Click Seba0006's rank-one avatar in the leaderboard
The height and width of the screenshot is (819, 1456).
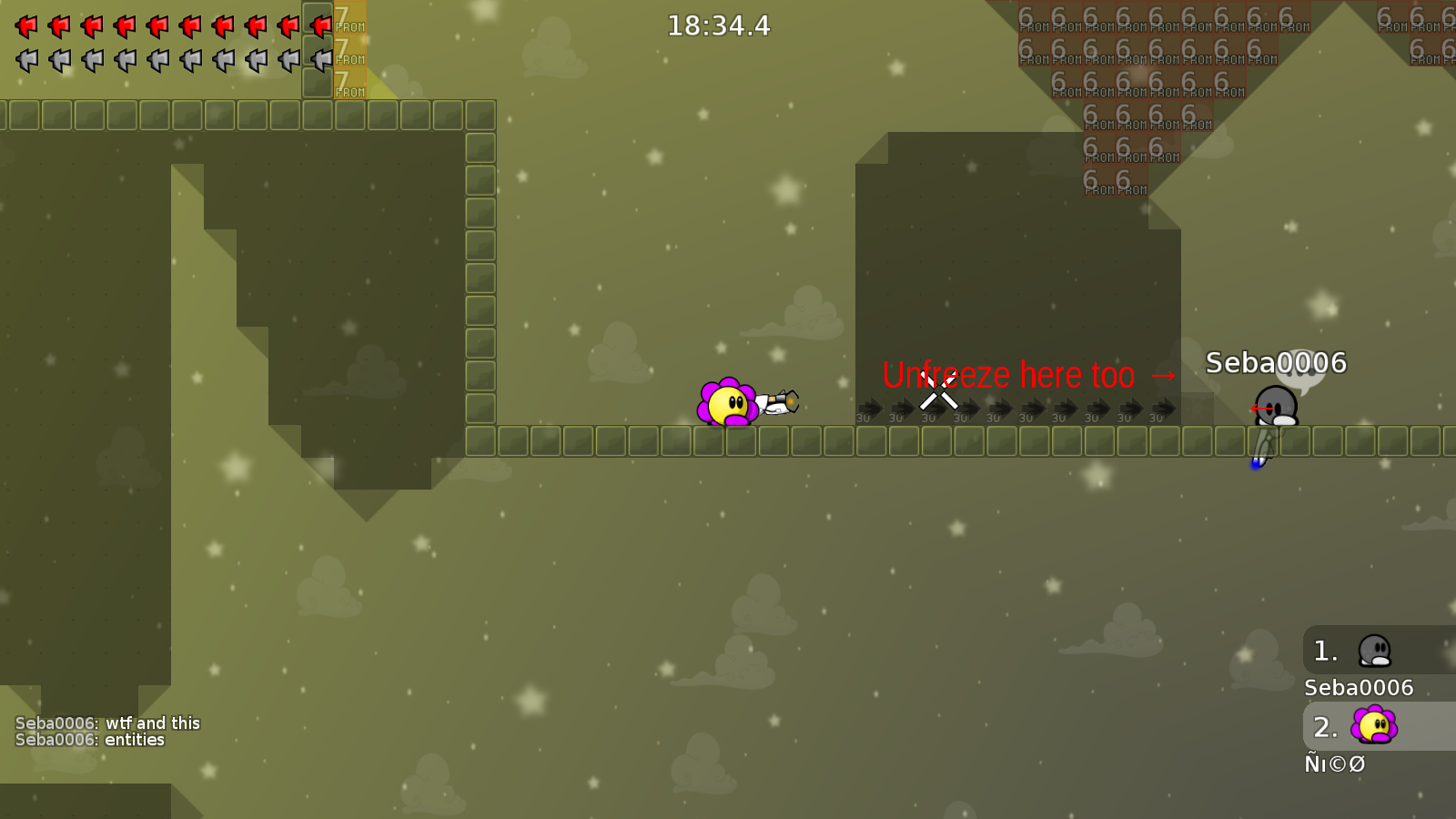tap(1377, 651)
